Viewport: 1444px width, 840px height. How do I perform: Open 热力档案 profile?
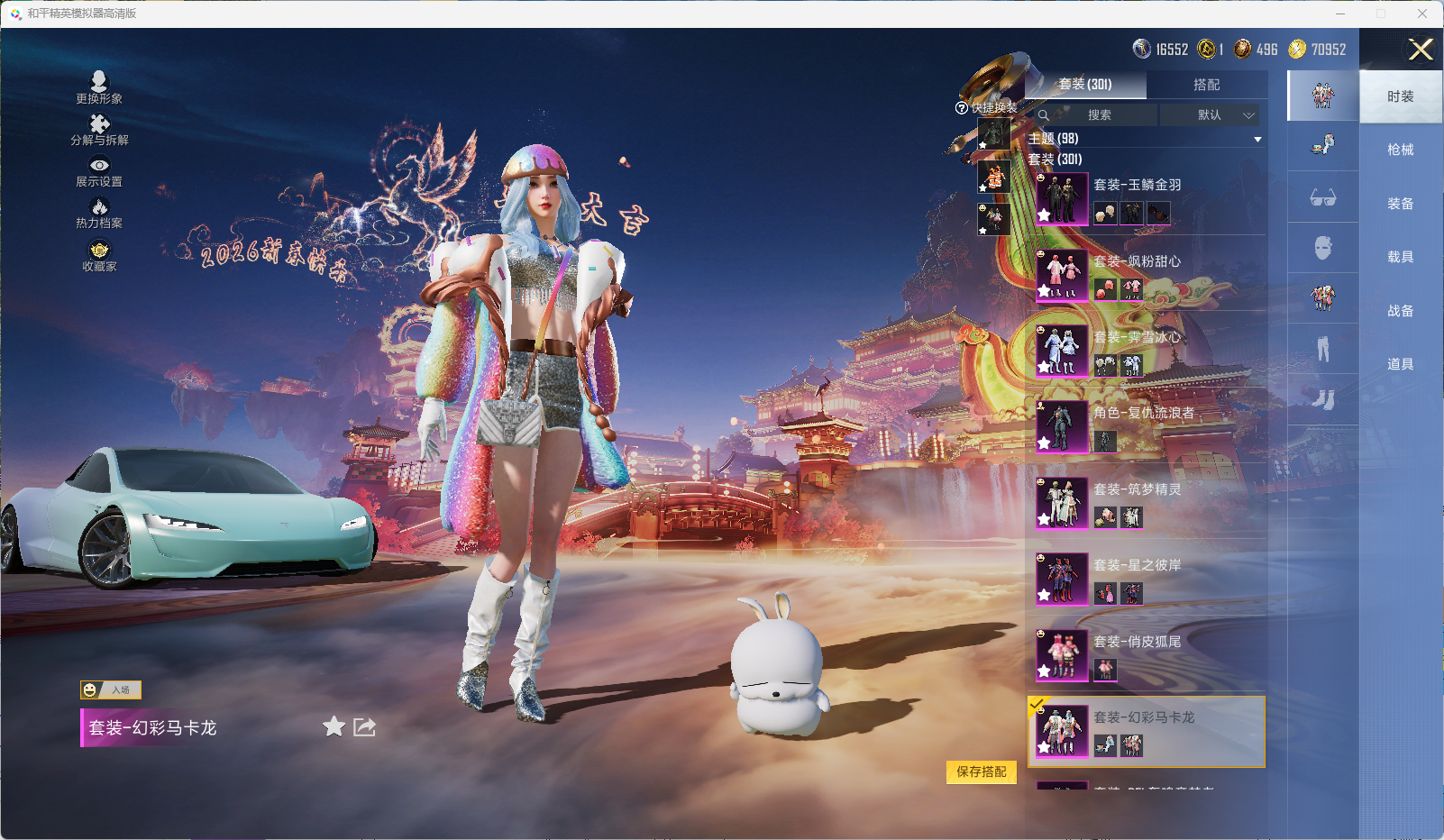(99, 213)
